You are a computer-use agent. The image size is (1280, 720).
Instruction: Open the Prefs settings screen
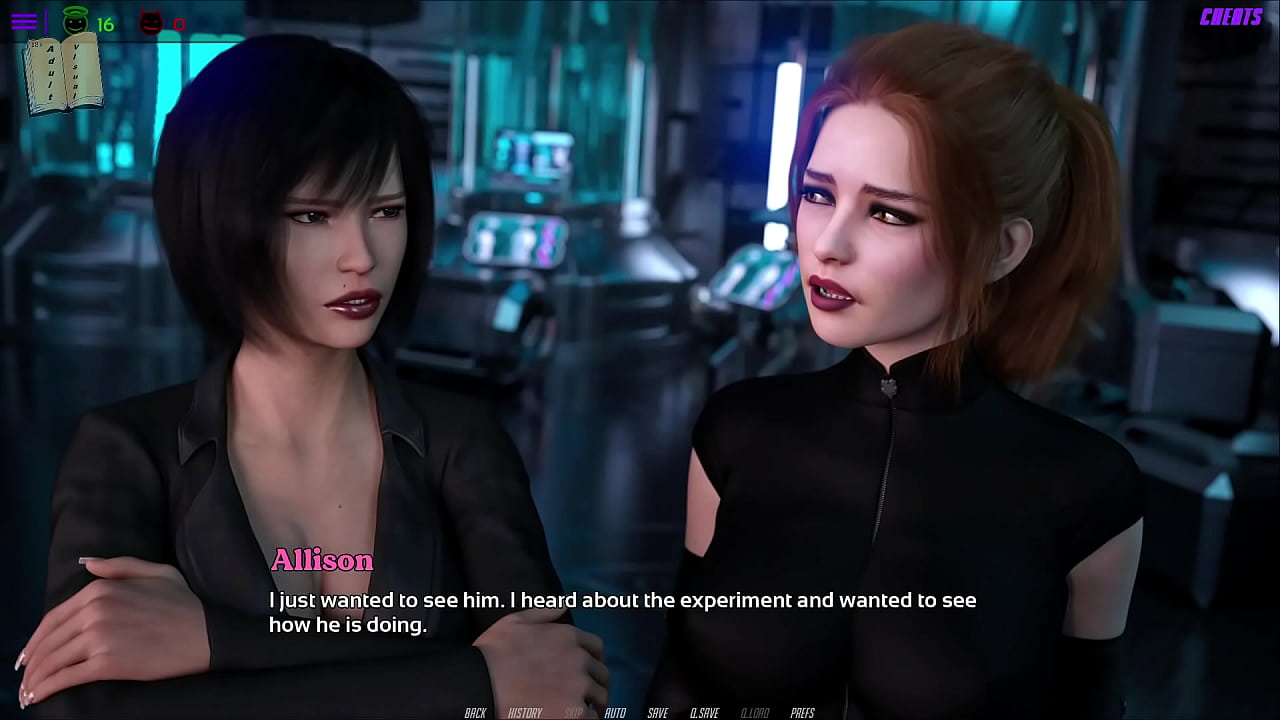pyautogui.click(x=802, y=713)
